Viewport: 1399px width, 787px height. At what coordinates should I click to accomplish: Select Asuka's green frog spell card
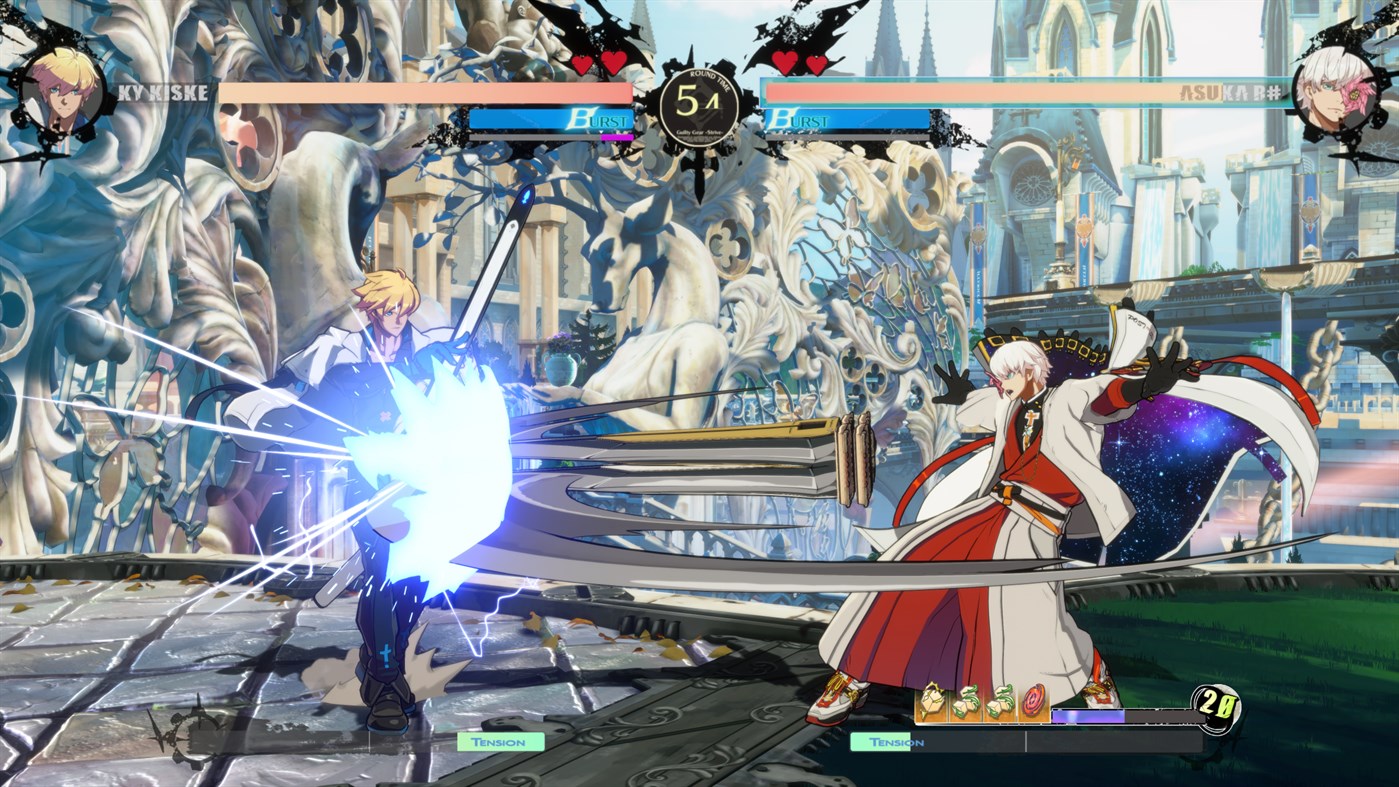(x=967, y=702)
